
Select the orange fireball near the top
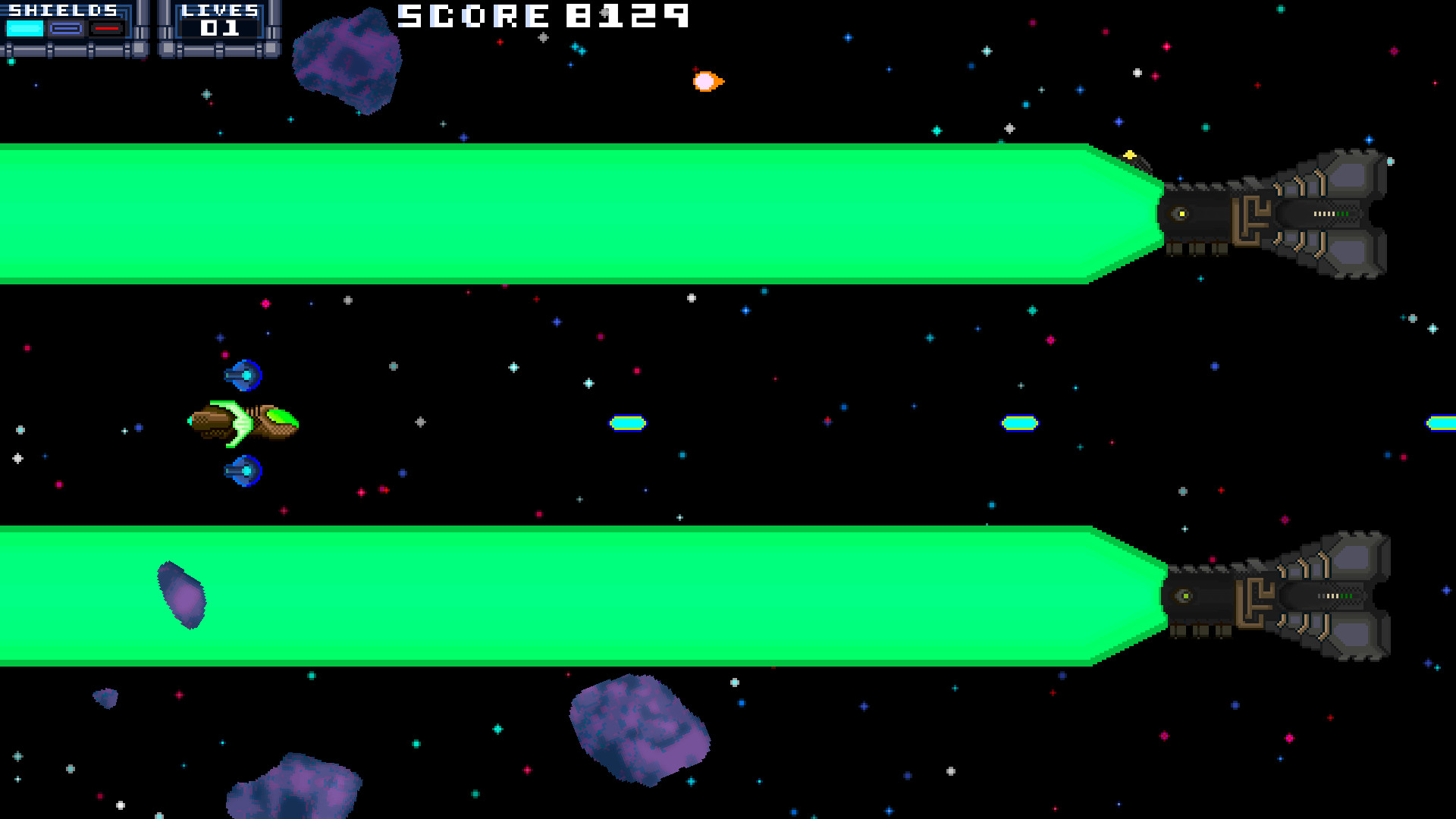(x=704, y=82)
